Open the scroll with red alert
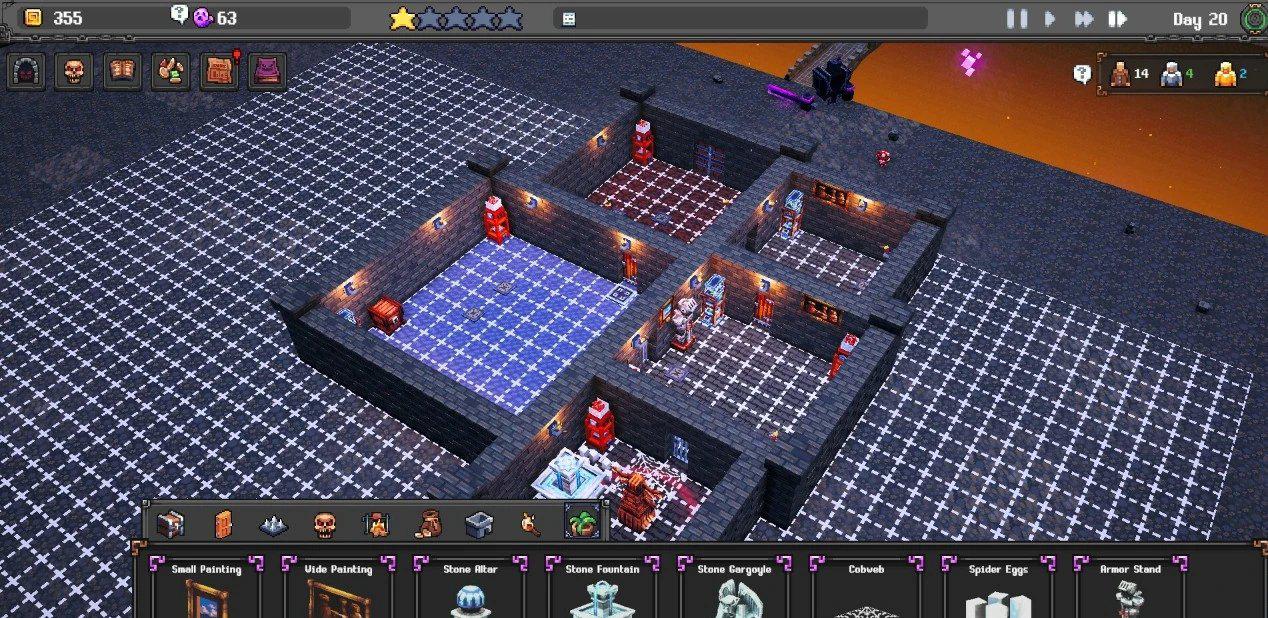The image size is (1268, 618). 220,71
